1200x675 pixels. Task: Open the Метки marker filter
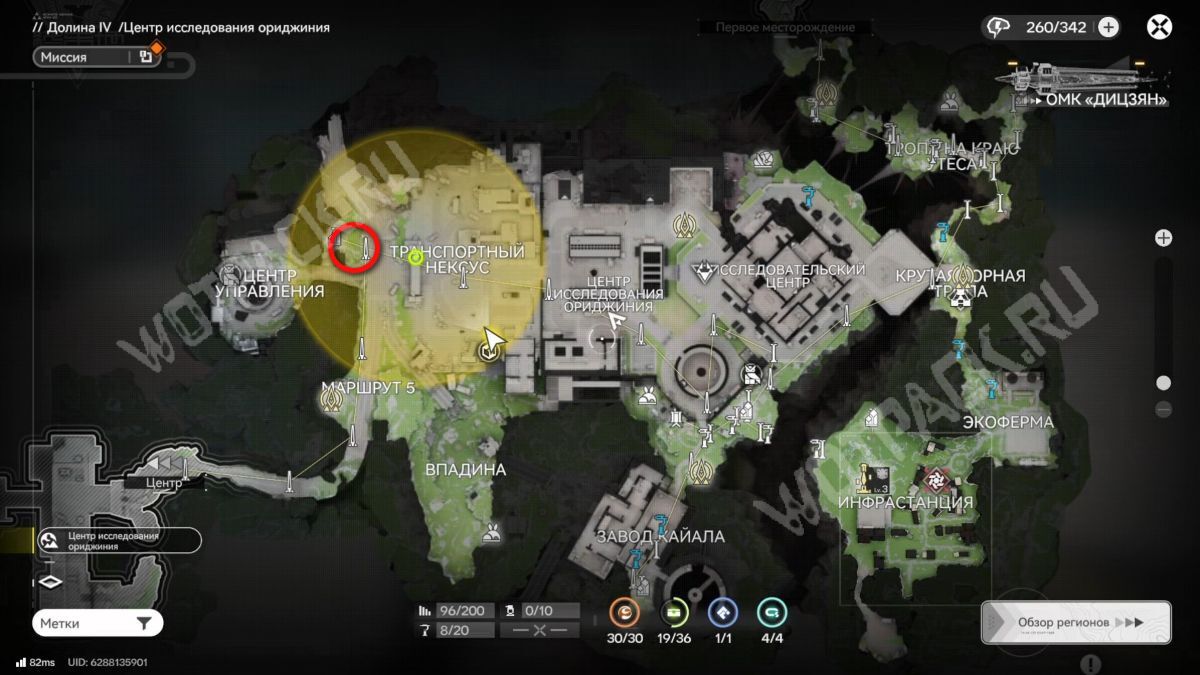(x=97, y=623)
